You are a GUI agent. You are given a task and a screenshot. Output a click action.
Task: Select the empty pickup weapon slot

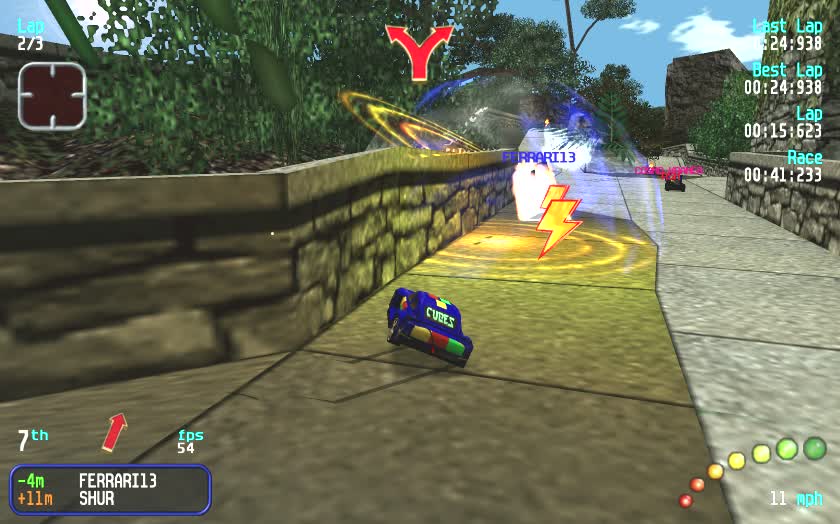tap(51, 96)
